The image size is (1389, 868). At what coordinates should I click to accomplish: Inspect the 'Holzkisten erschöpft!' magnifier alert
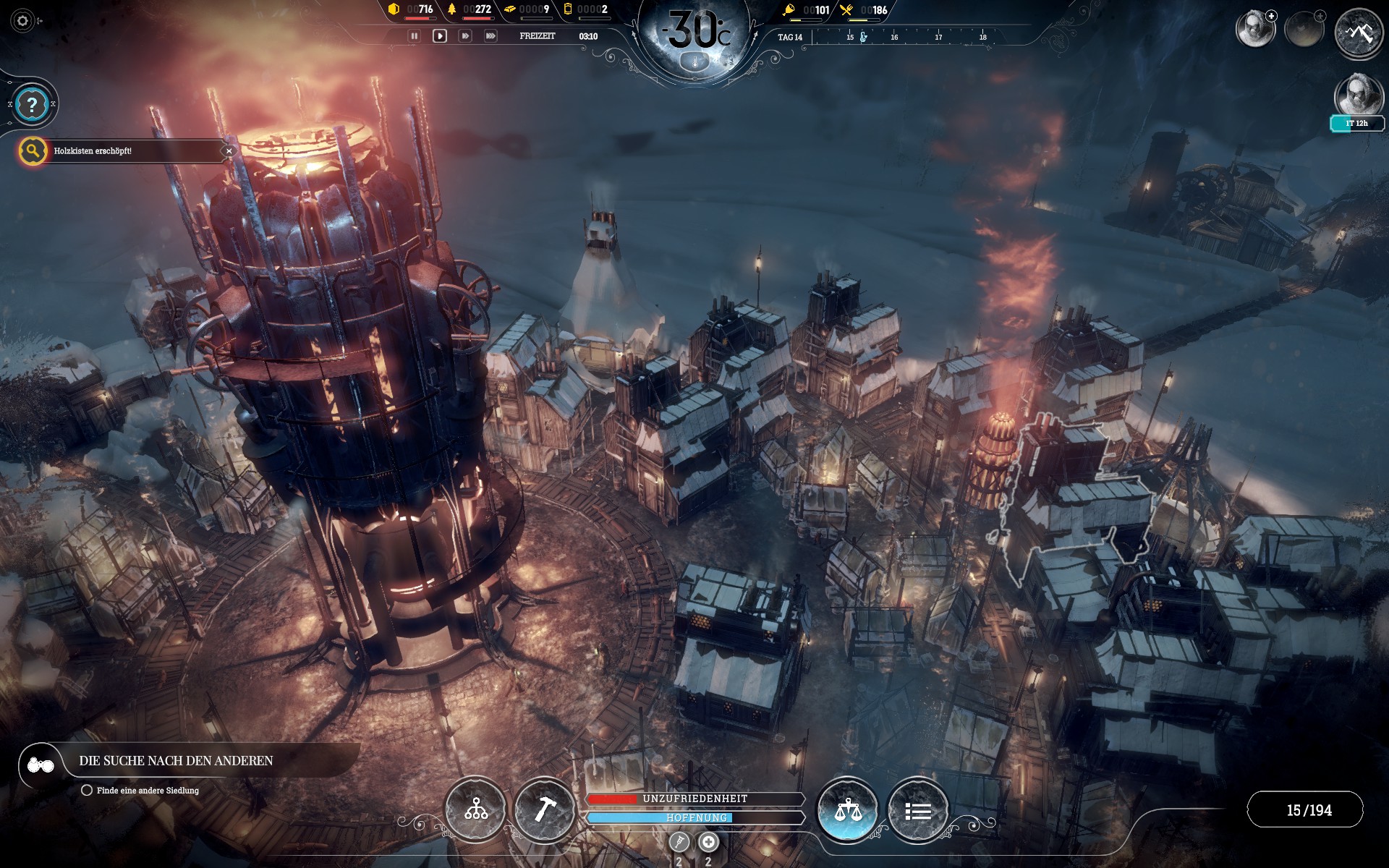tap(33, 151)
